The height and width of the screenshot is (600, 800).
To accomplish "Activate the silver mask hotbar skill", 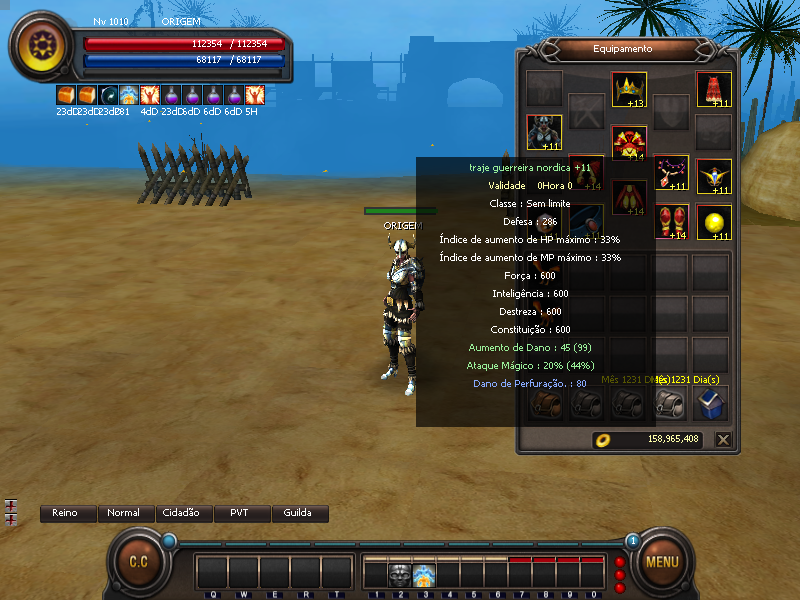I will (x=399, y=574).
